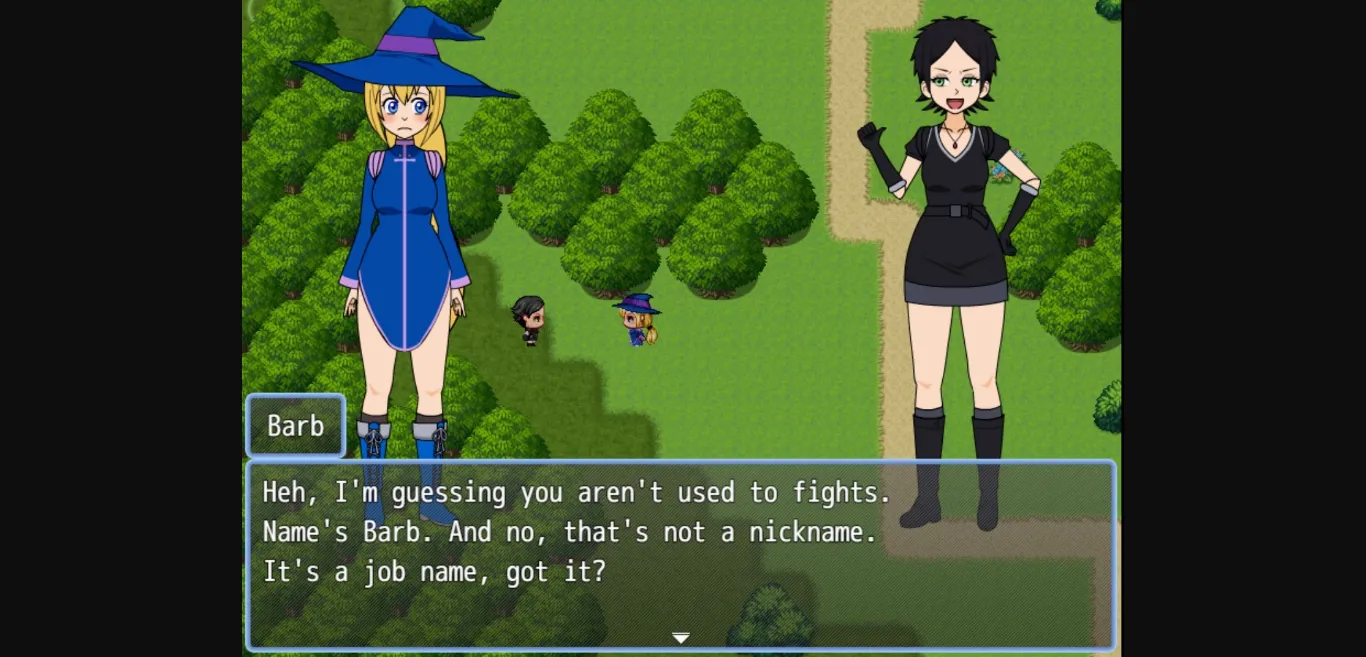1366x657 pixels.
Task: Advance dialogue via the white continue arrow
Action: (x=681, y=638)
